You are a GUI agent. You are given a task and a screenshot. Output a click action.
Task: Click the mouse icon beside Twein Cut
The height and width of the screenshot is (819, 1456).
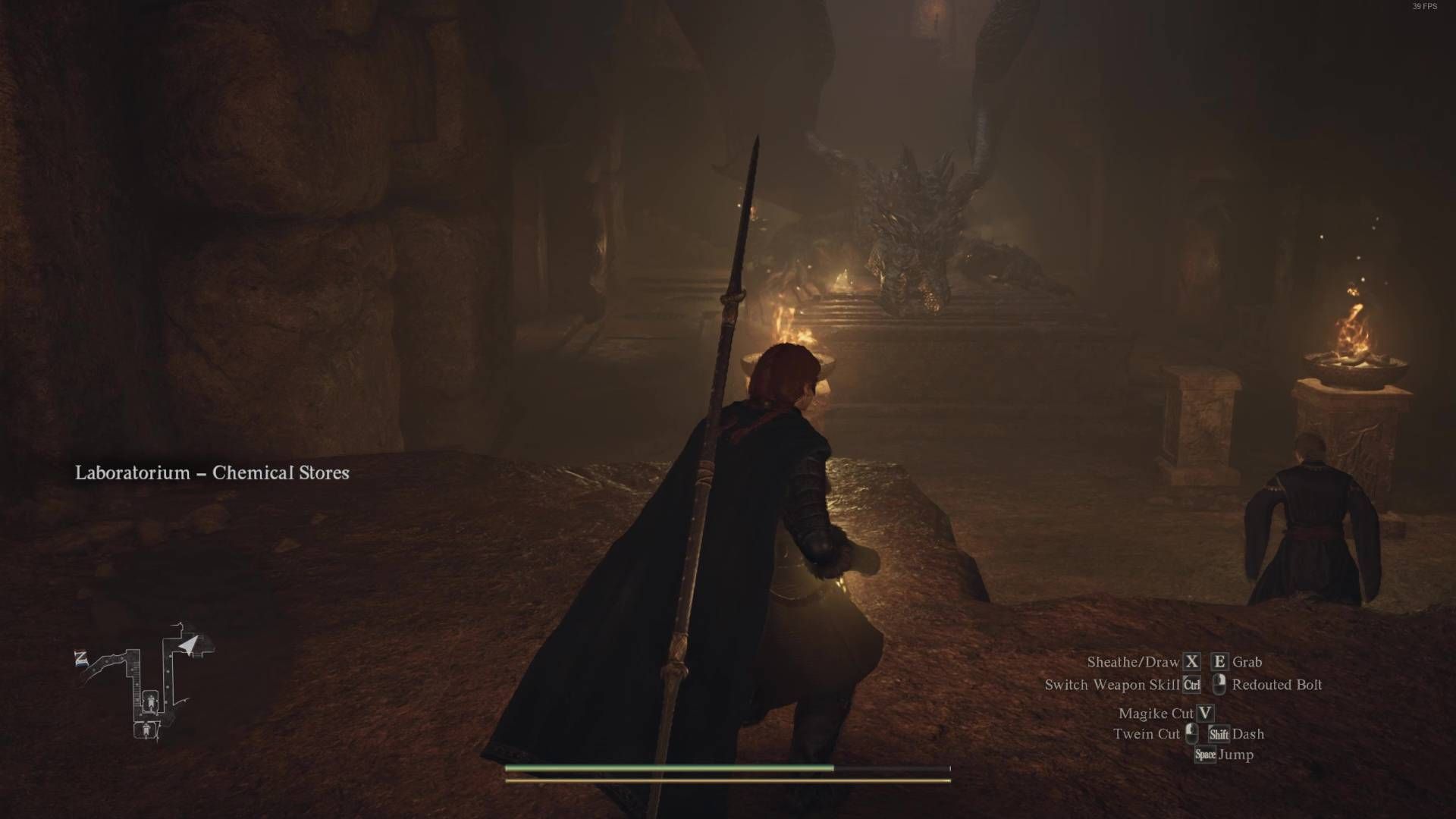tap(1191, 734)
